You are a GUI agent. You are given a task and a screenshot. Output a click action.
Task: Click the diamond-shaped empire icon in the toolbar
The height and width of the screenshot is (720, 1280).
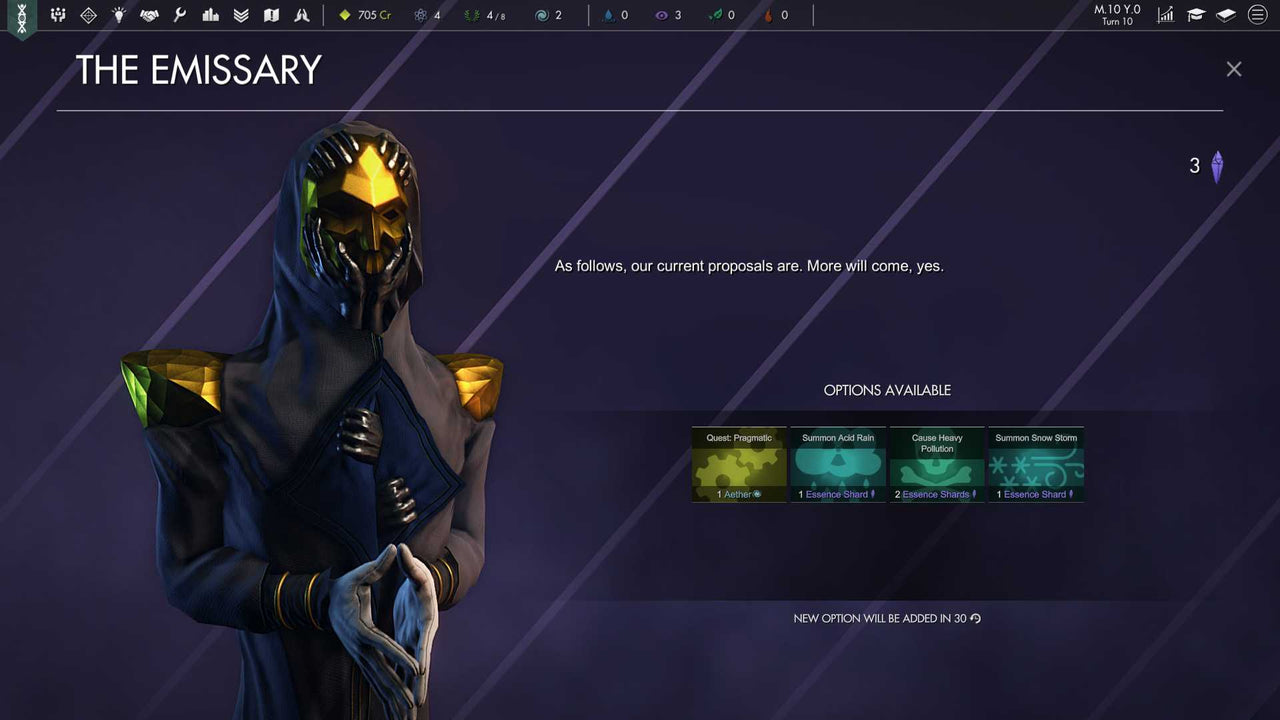[88, 15]
